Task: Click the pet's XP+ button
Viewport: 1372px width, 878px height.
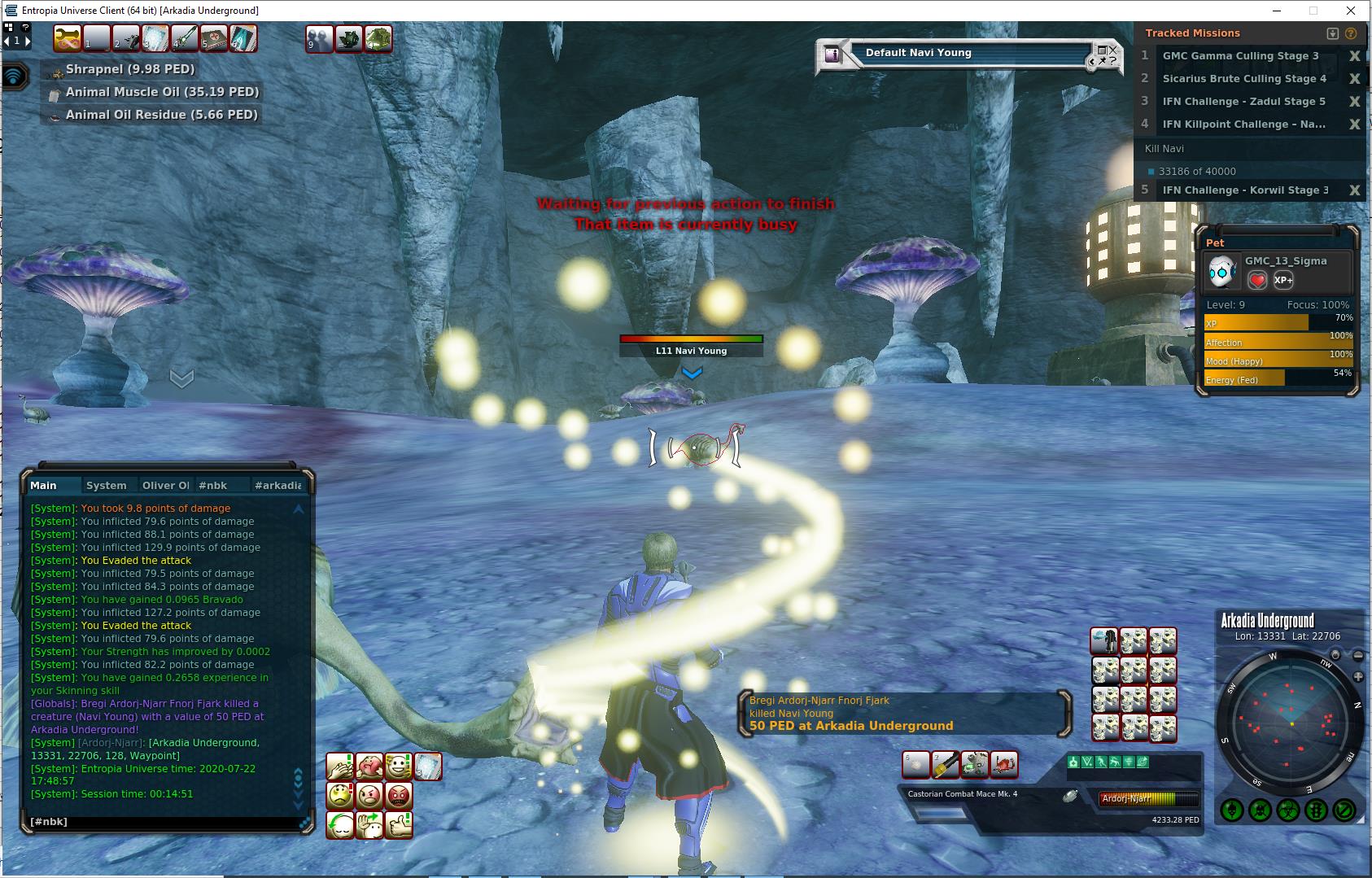Action: click(x=1283, y=280)
